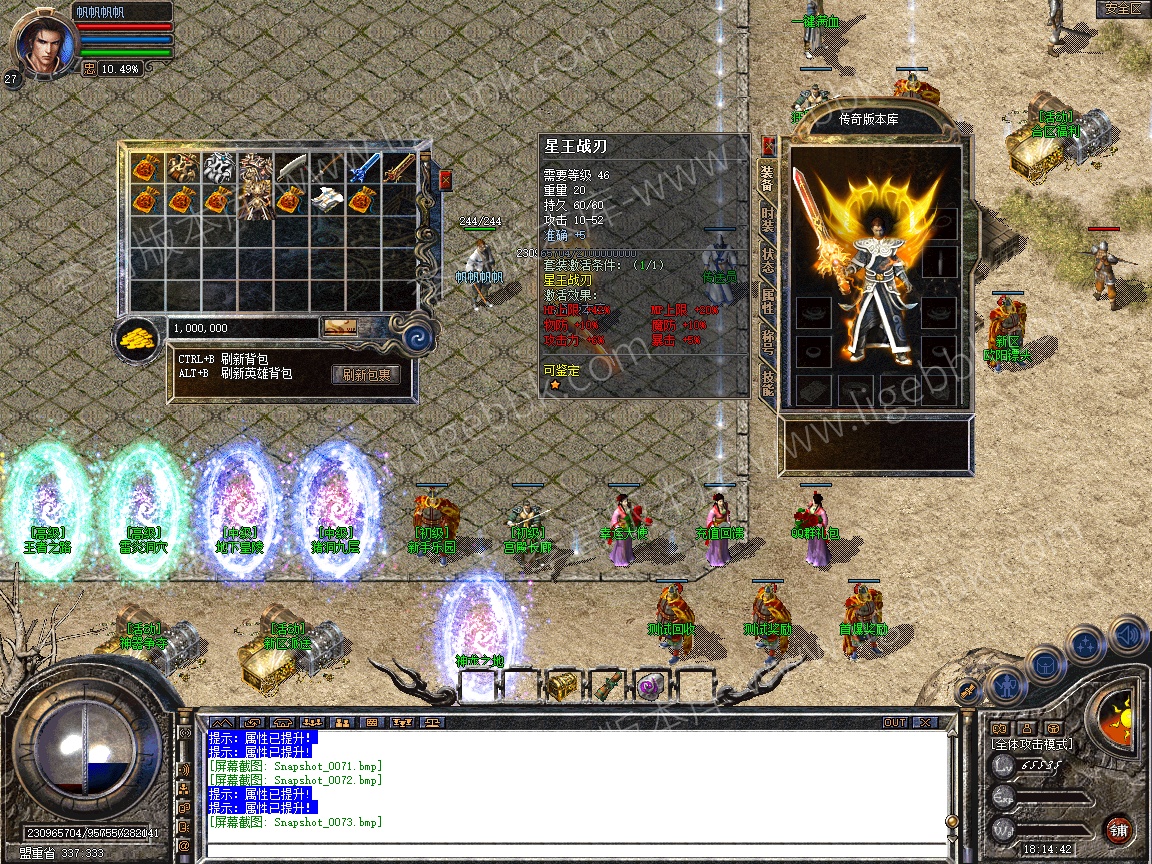Close the character equipment panel
The height and width of the screenshot is (864, 1152).
(768, 145)
